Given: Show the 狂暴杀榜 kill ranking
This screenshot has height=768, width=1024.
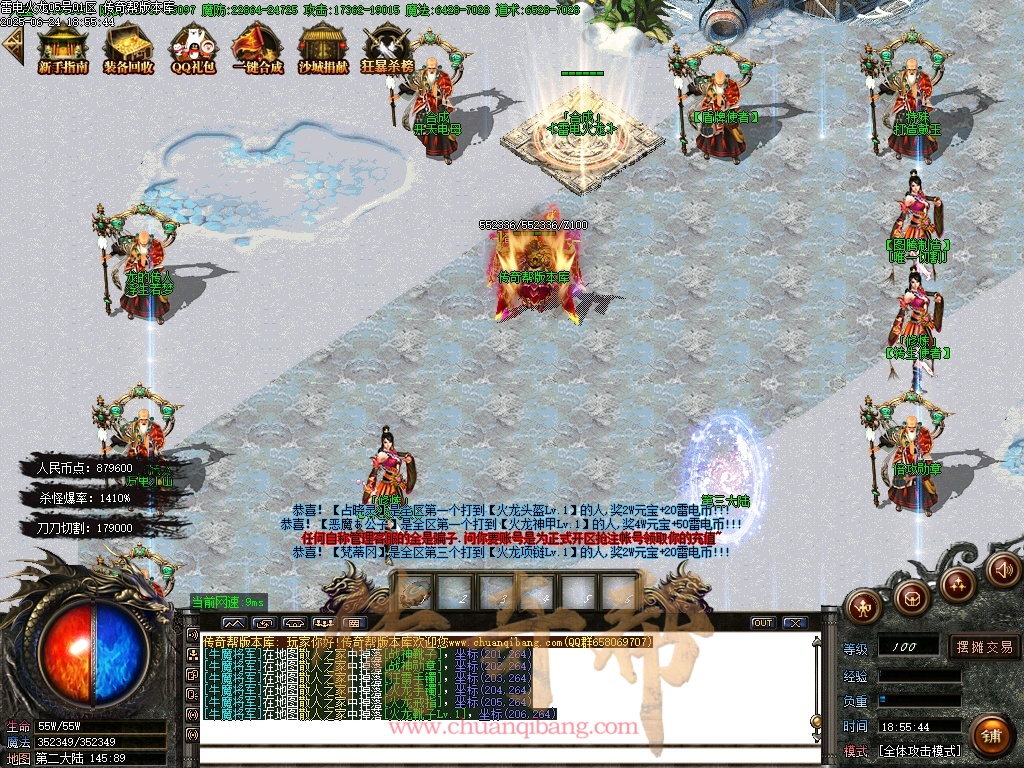Looking at the screenshot, I should click(387, 50).
